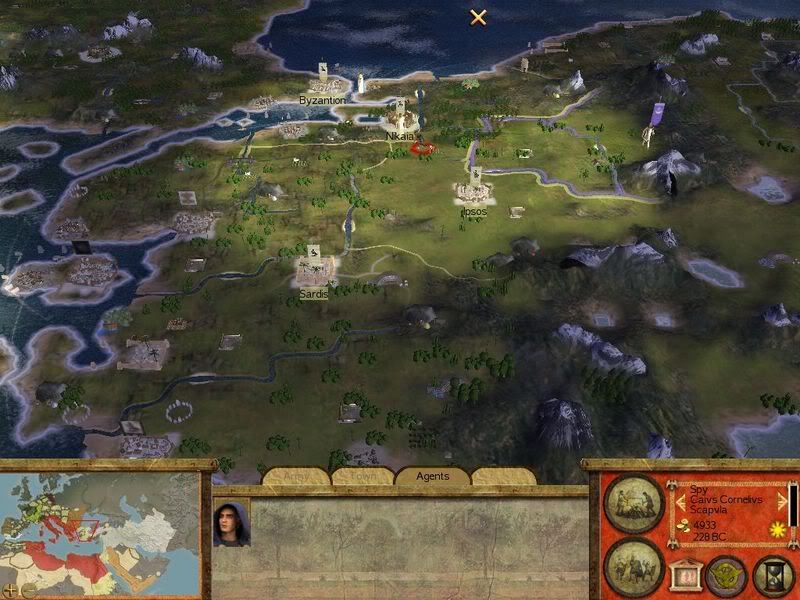This screenshot has height=600, width=800.
Task: Select the hooded spy portrait
Action: (230, 522)
